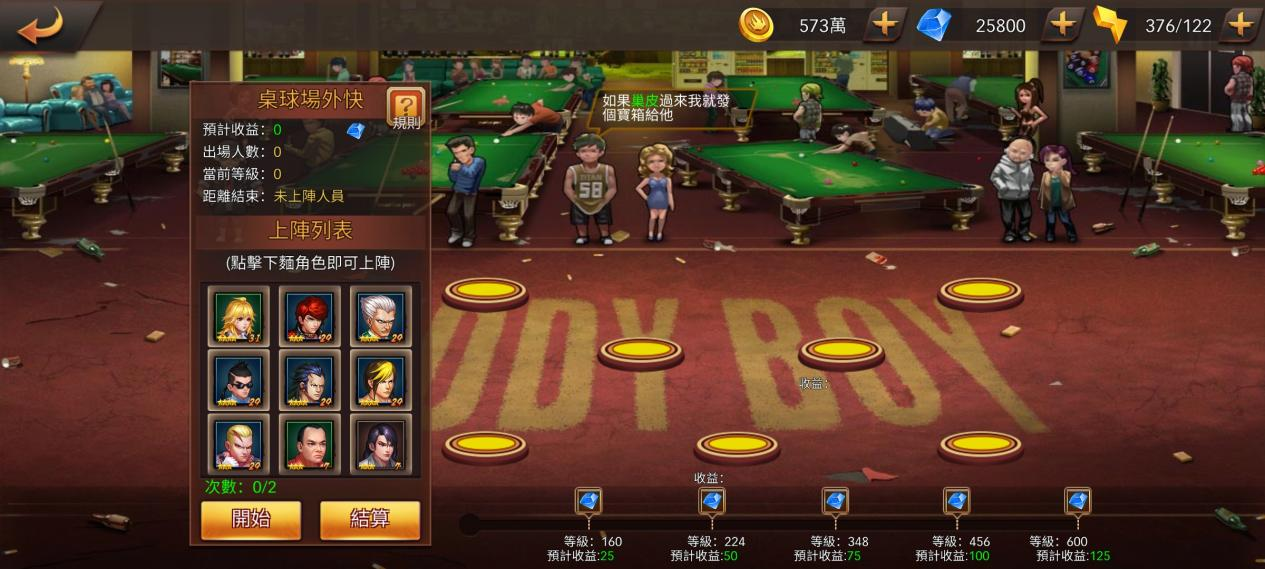Viewport: 1265px width, 569px height.
Task: Add more gold coins with the plus button
Action: [x=885, y=25]
